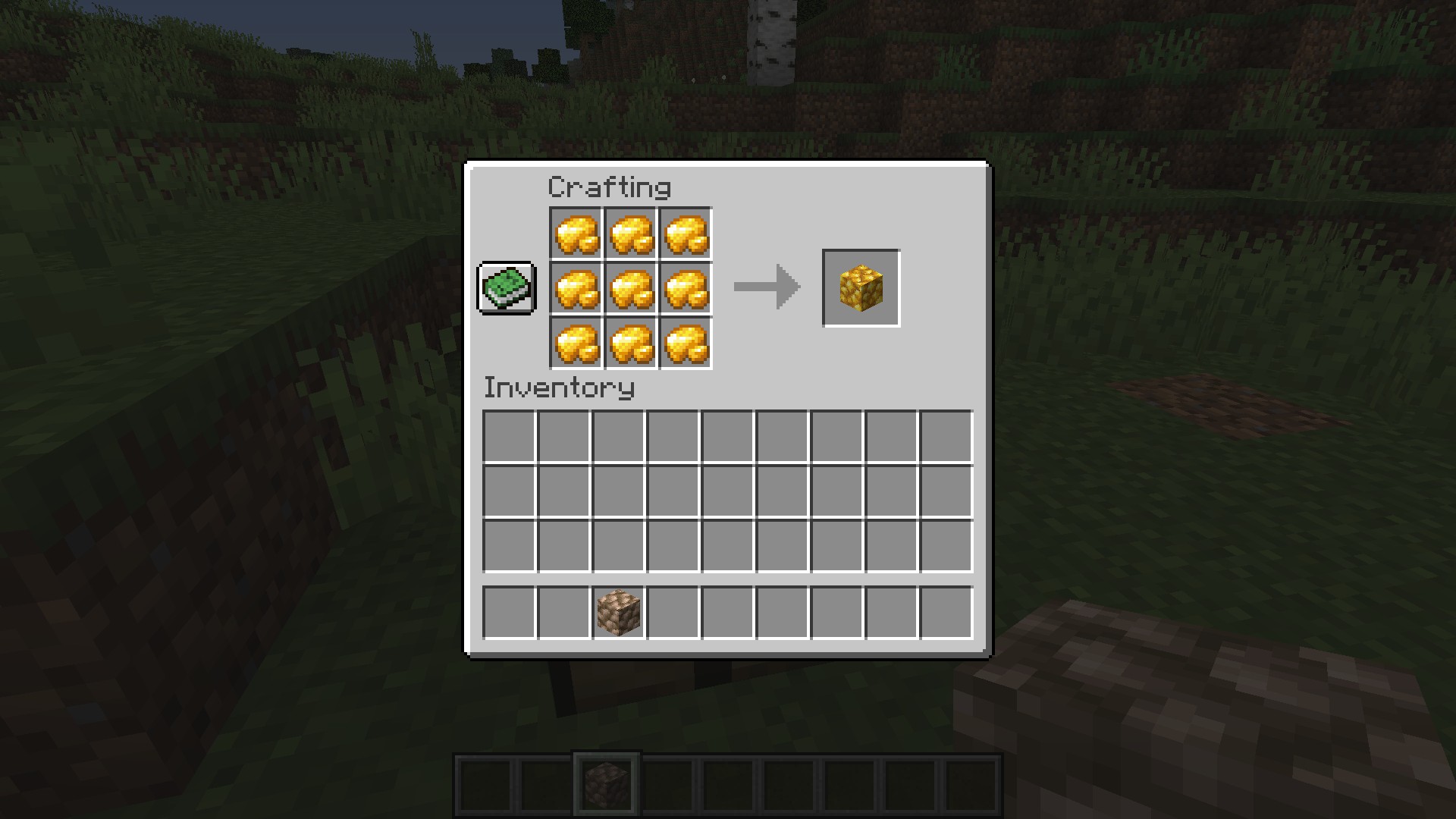Select the gravel block in the hotbar row
1456x819 pixels.
pyautogui.click(x=618, y=613)
